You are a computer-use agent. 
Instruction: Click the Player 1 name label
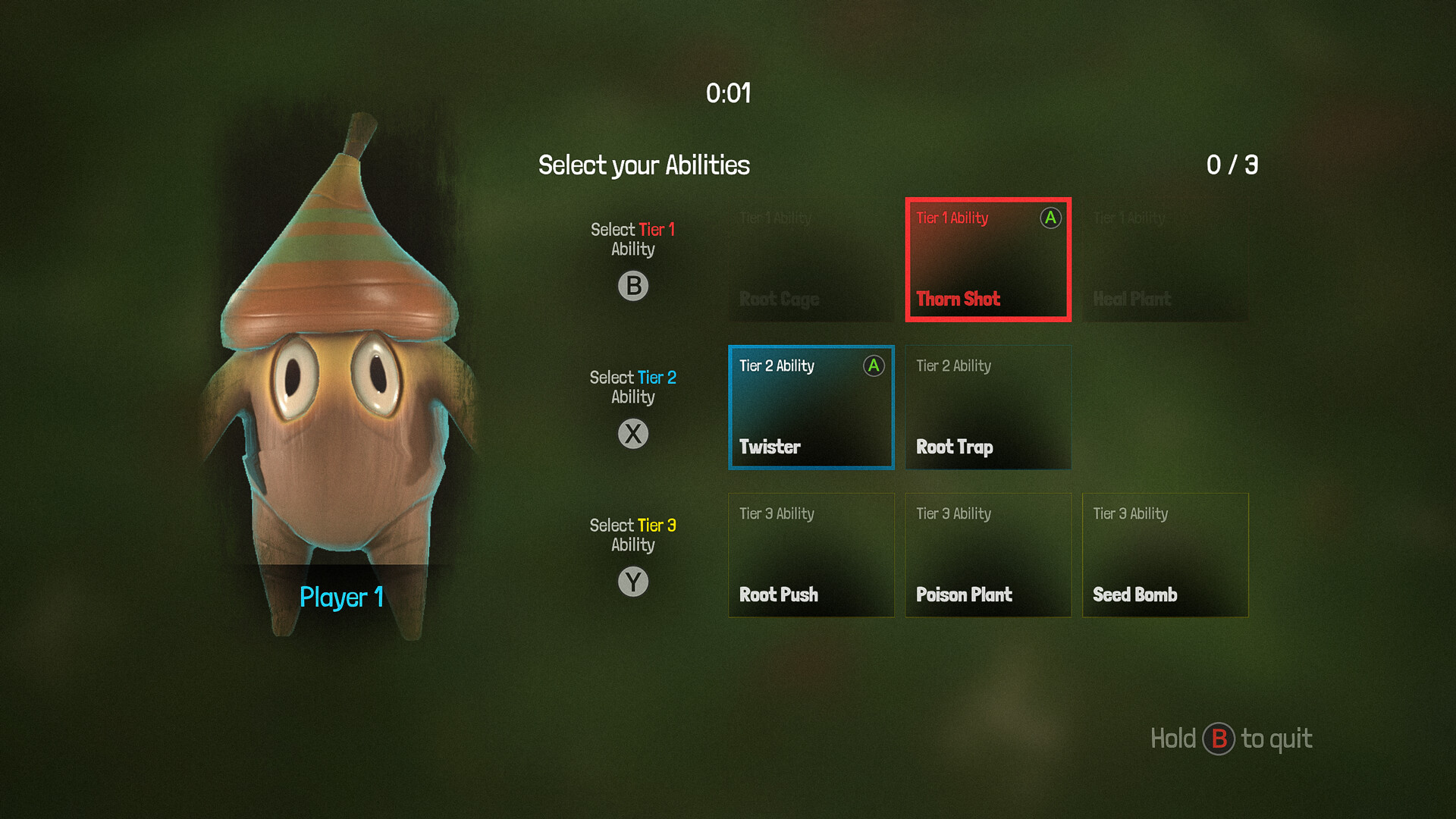tap(340, 598)
